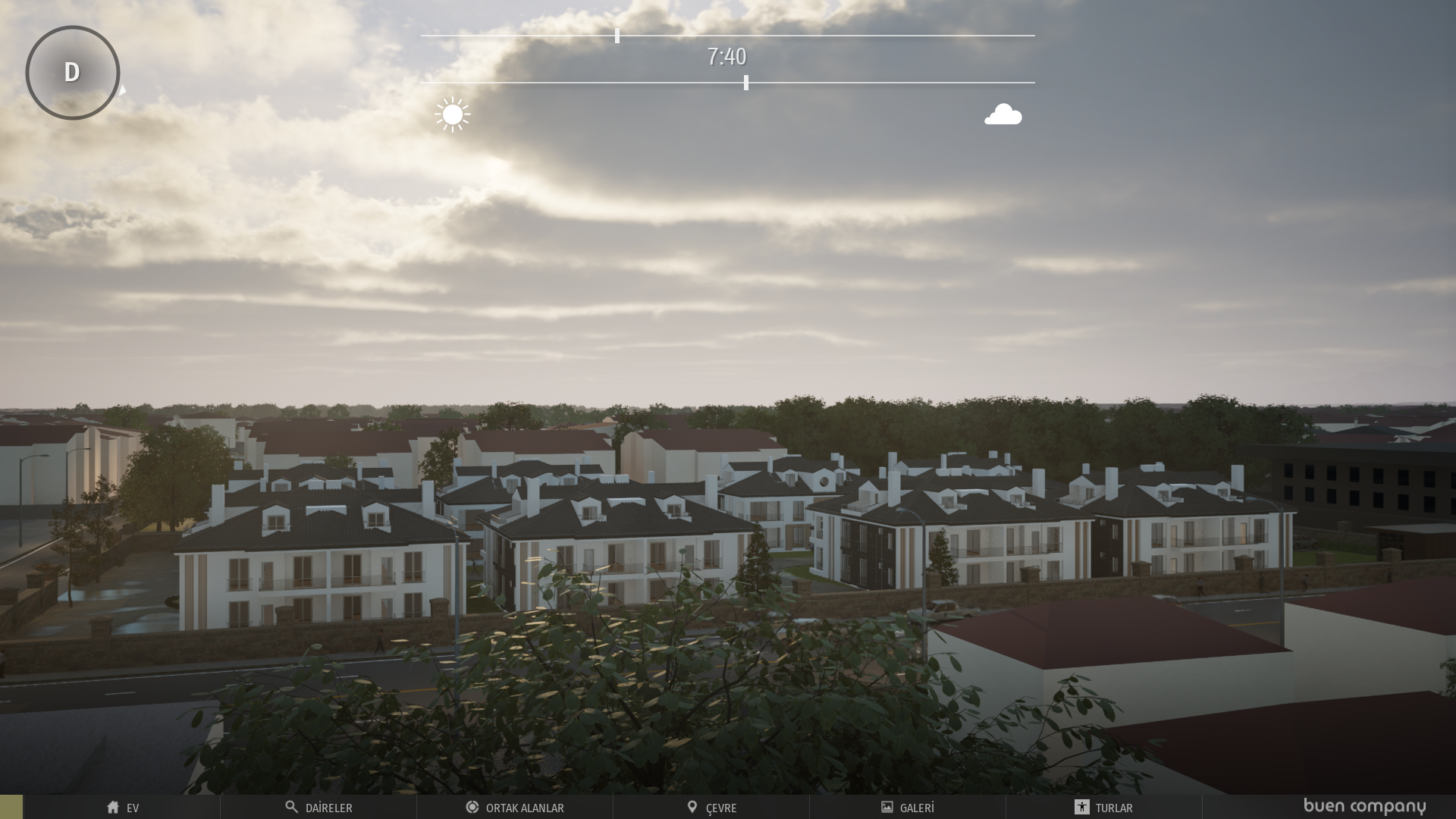Open the GALERİ gallery
This screenshot has width=1456, height=819.
908,808
